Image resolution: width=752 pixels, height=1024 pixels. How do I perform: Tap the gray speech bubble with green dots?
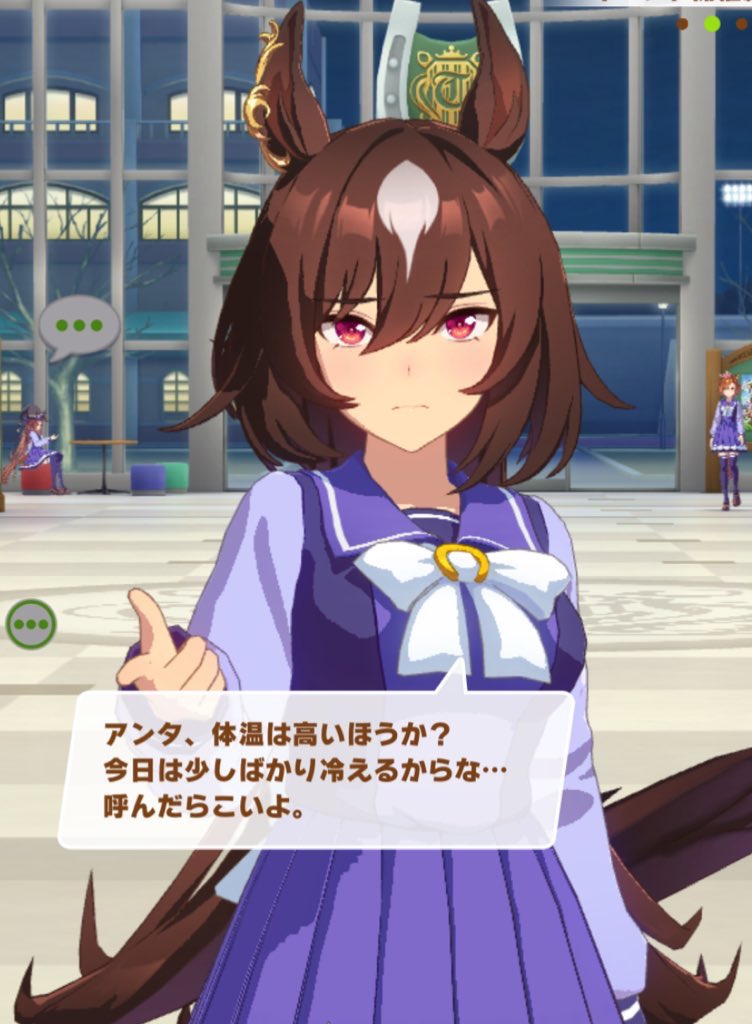point(78,325)
